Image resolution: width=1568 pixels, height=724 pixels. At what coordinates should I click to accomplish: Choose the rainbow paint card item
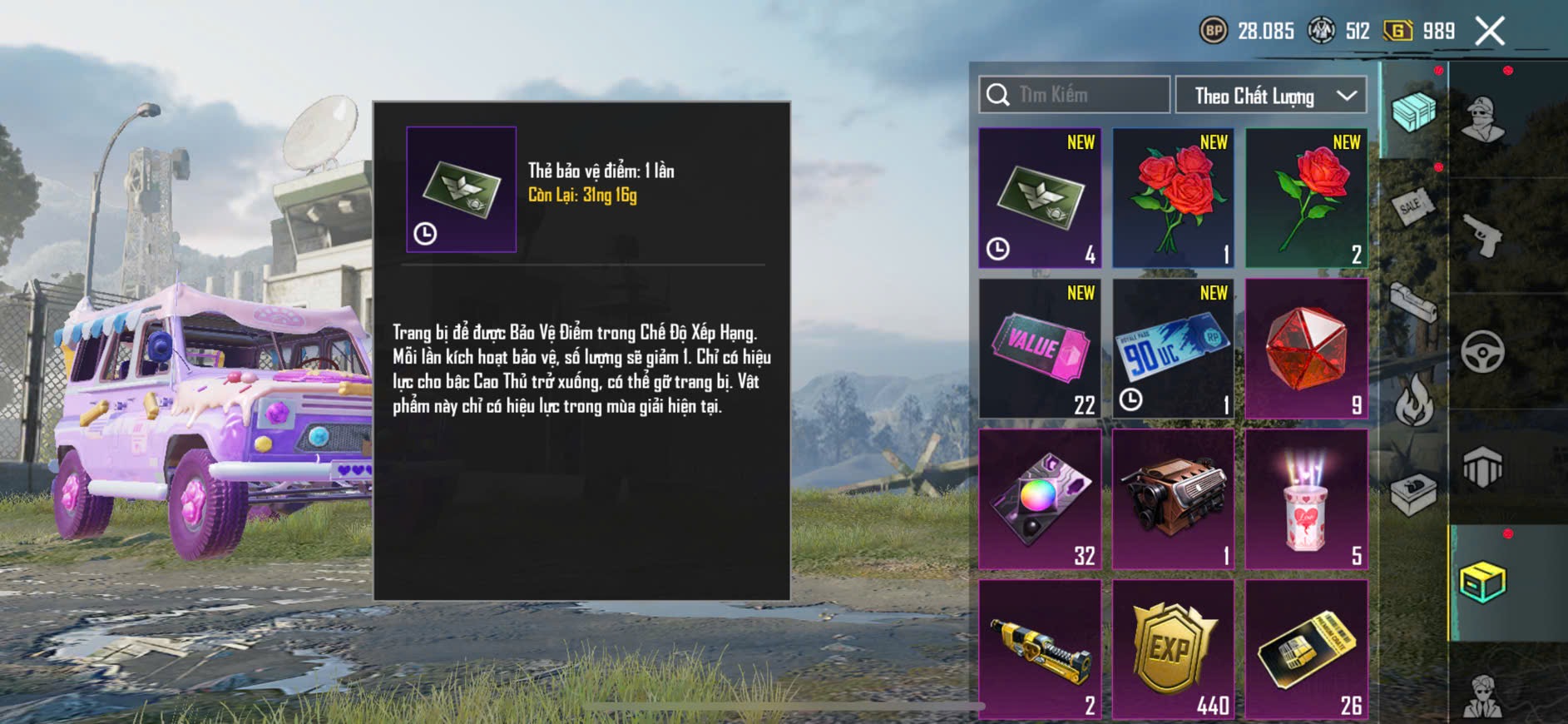coord(1040,499)
